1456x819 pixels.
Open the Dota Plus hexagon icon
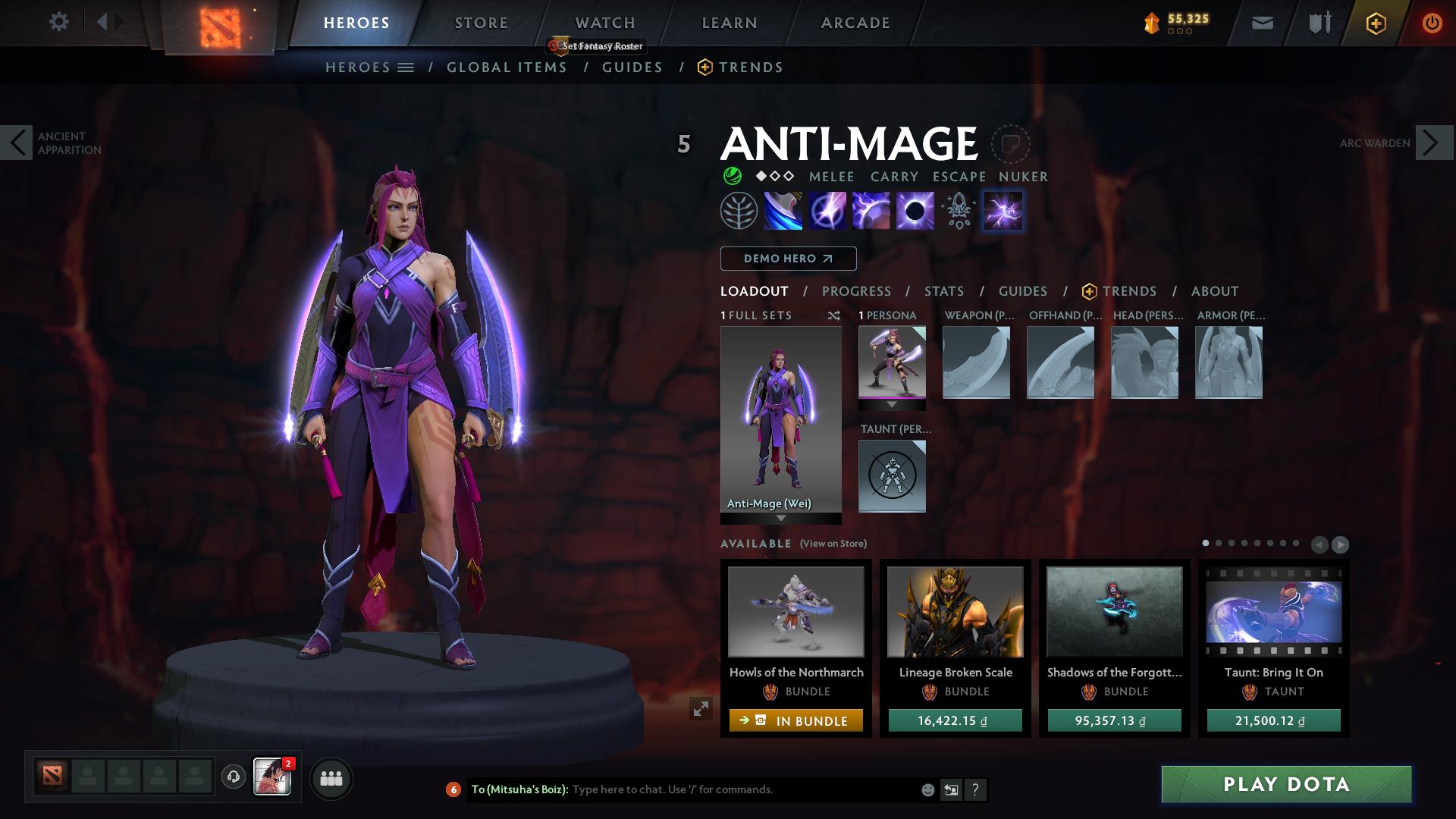point(1375,23)
